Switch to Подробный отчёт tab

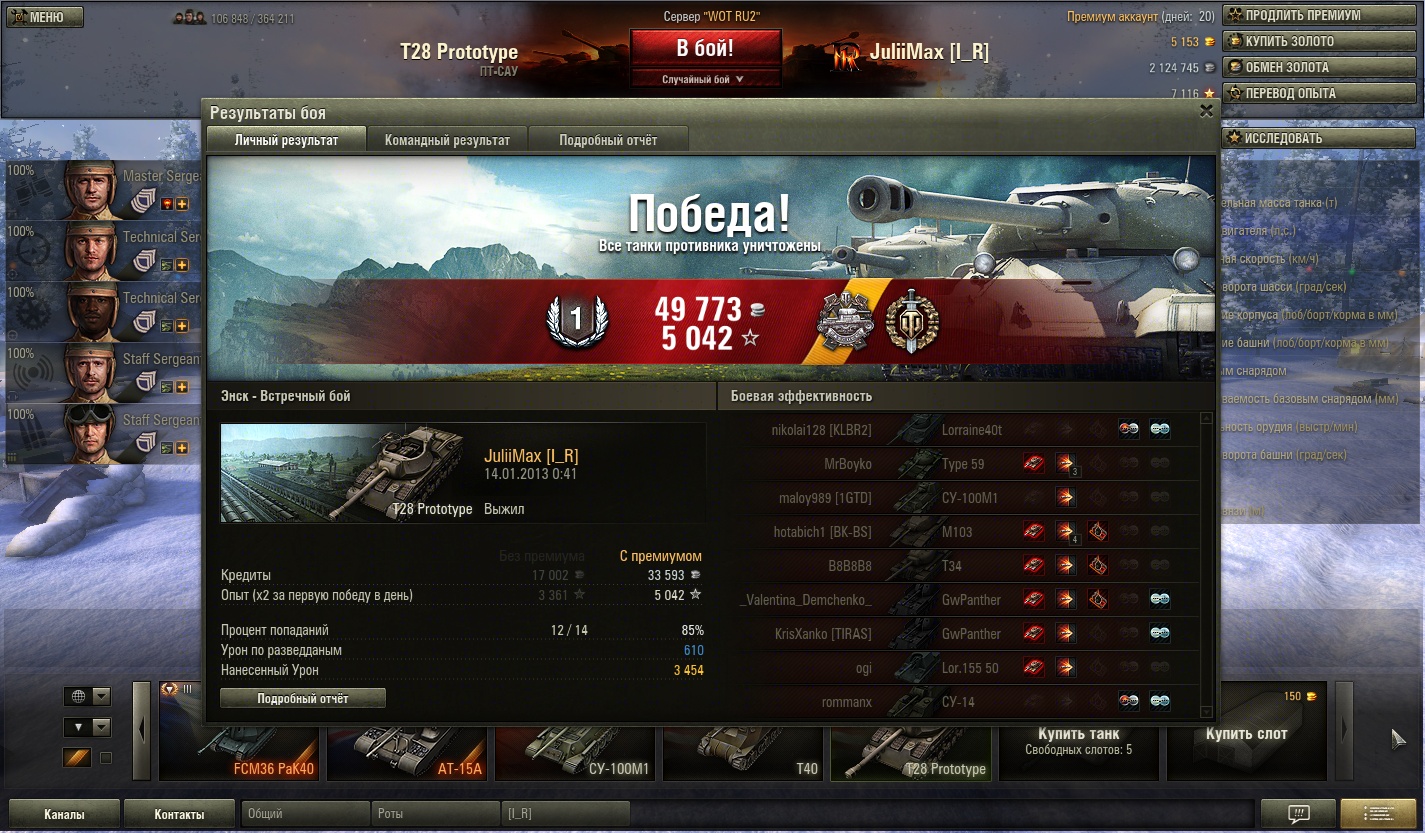click(x=608, y=140)
